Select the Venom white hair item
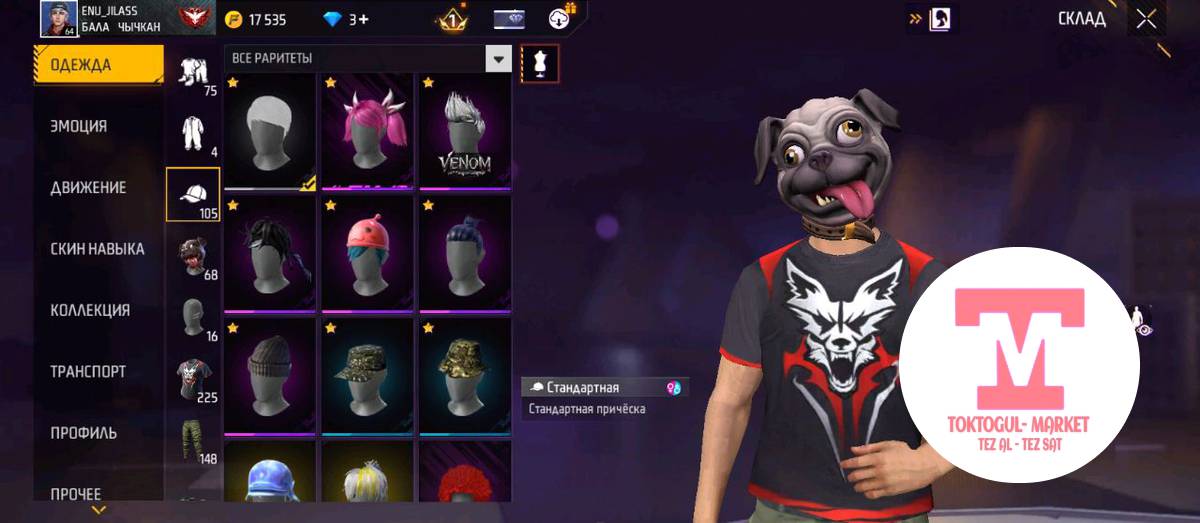The image size is (1200, 523). (x=464, y=130)
